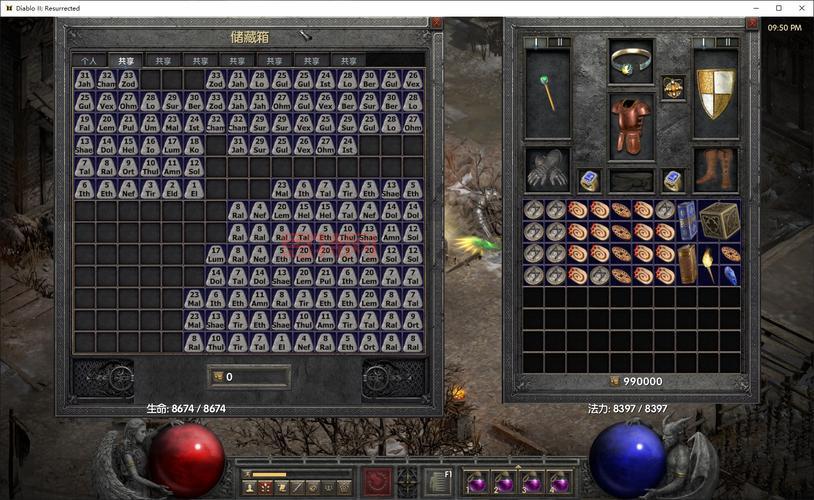Switch to the 个人 personal stash tab

[x=90, y=61]
